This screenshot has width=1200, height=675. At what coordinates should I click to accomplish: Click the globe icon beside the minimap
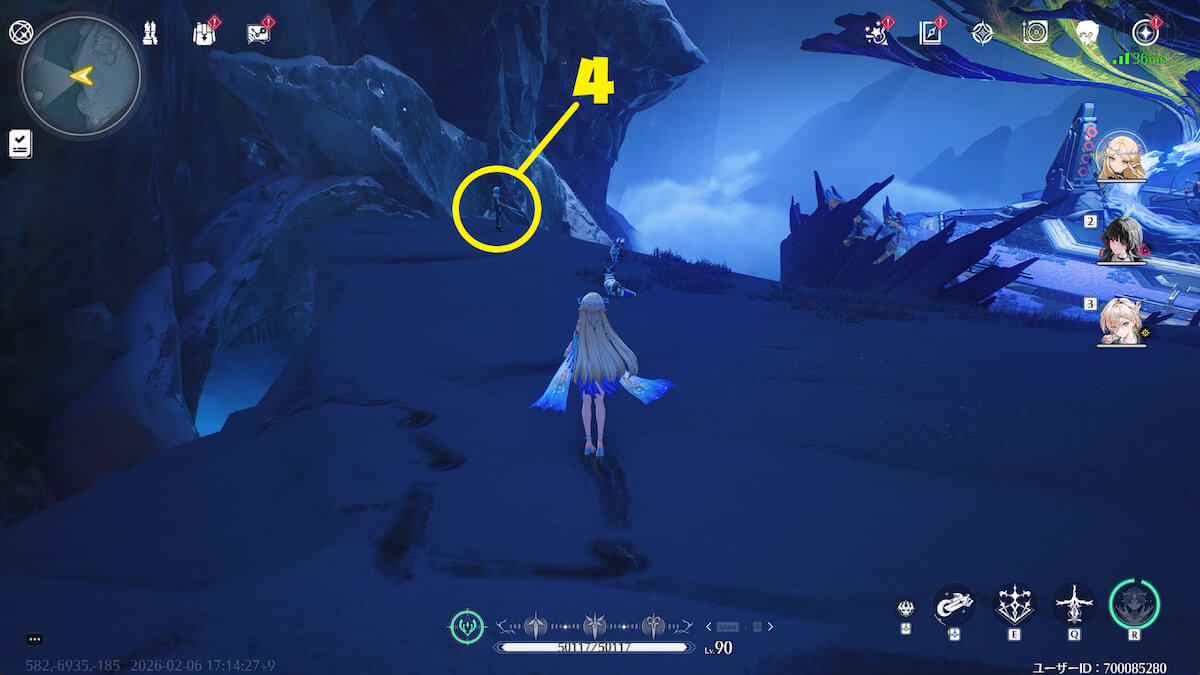(19, 32)
